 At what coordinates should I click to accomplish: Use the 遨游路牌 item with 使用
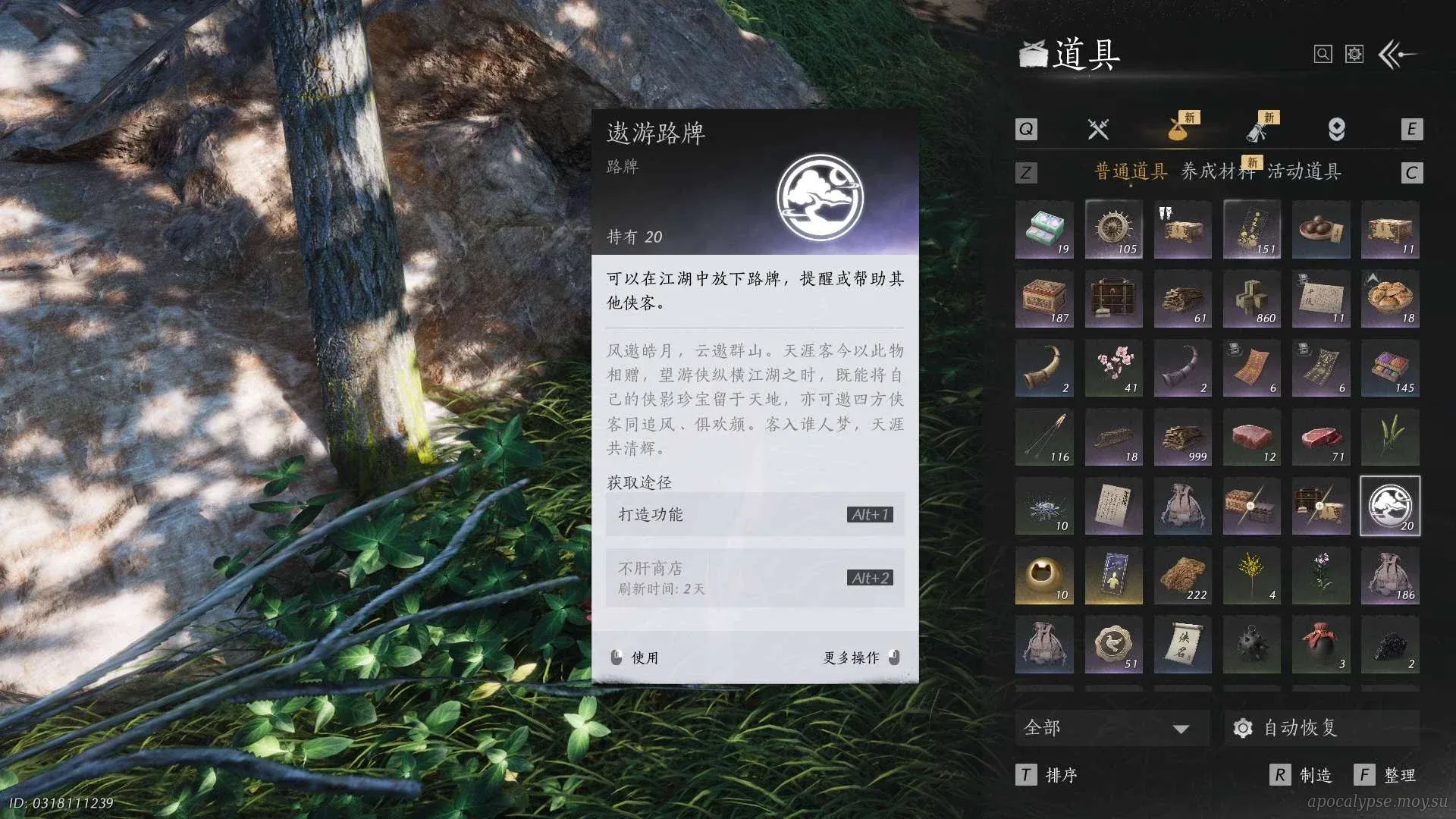point(637,657)
